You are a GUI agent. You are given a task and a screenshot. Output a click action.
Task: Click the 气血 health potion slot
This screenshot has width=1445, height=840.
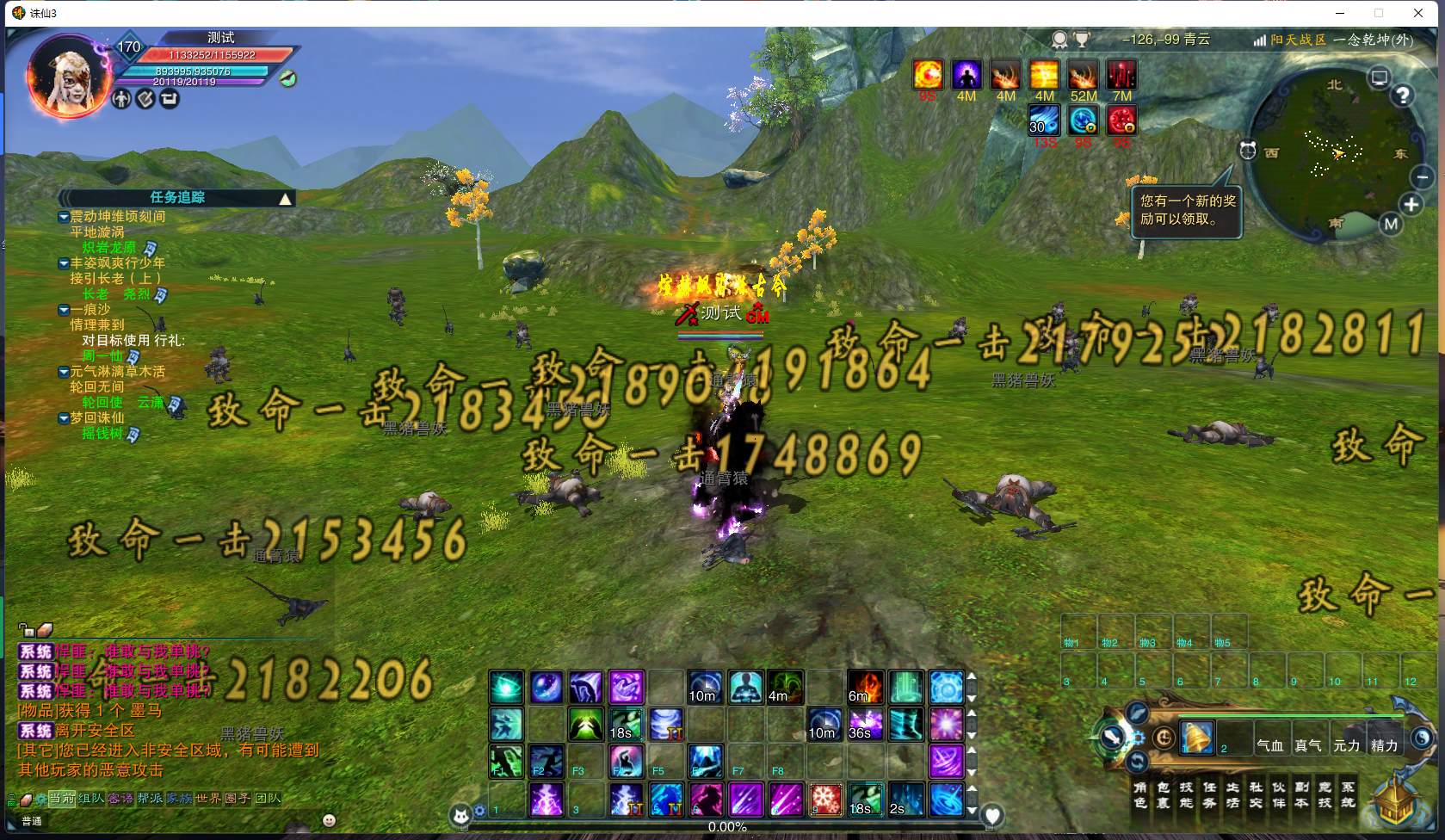tap(1270, 745)
